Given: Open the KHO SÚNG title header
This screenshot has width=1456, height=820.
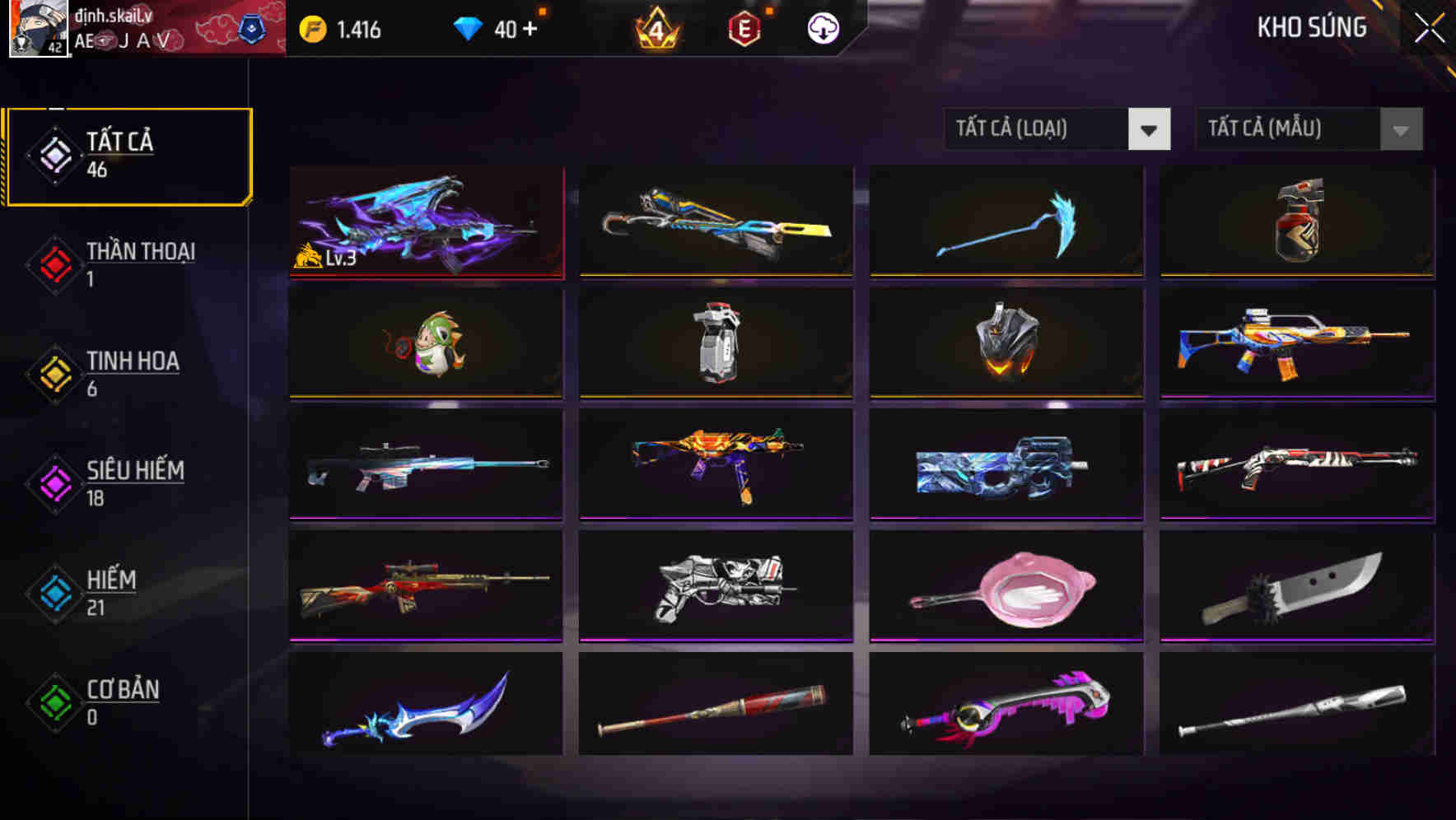Looking at the screenshot, I should [x=1313, y=27].
